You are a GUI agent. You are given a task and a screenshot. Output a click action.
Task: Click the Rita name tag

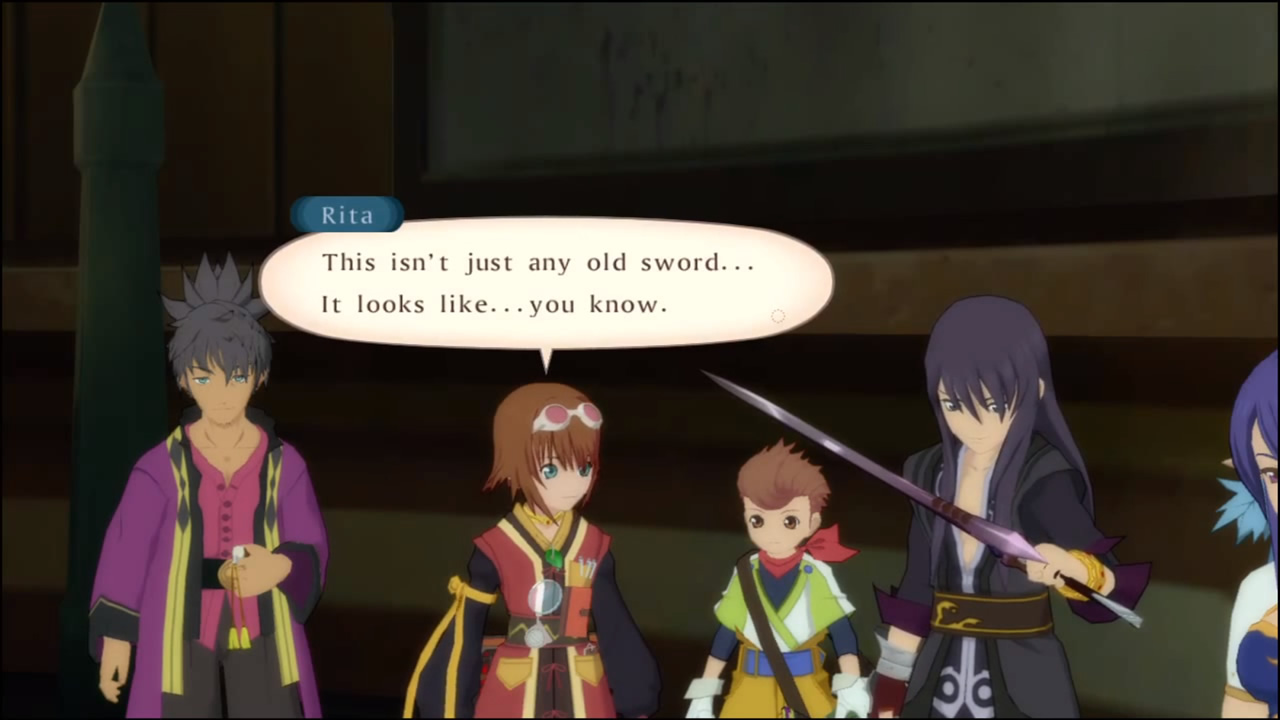point(347,215)
